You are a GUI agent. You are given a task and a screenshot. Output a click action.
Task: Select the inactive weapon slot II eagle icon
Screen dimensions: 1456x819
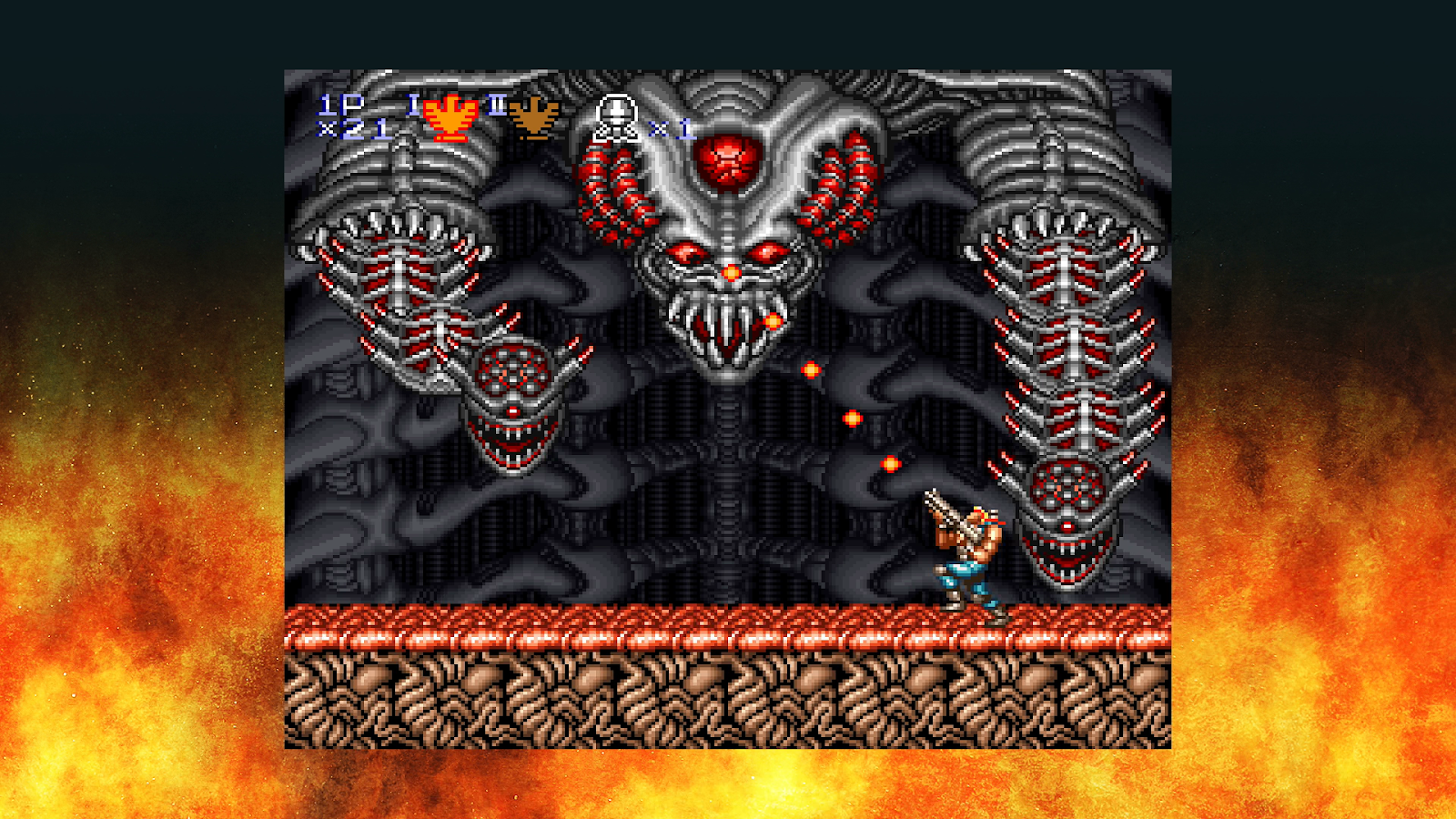[x=531, y=116]
